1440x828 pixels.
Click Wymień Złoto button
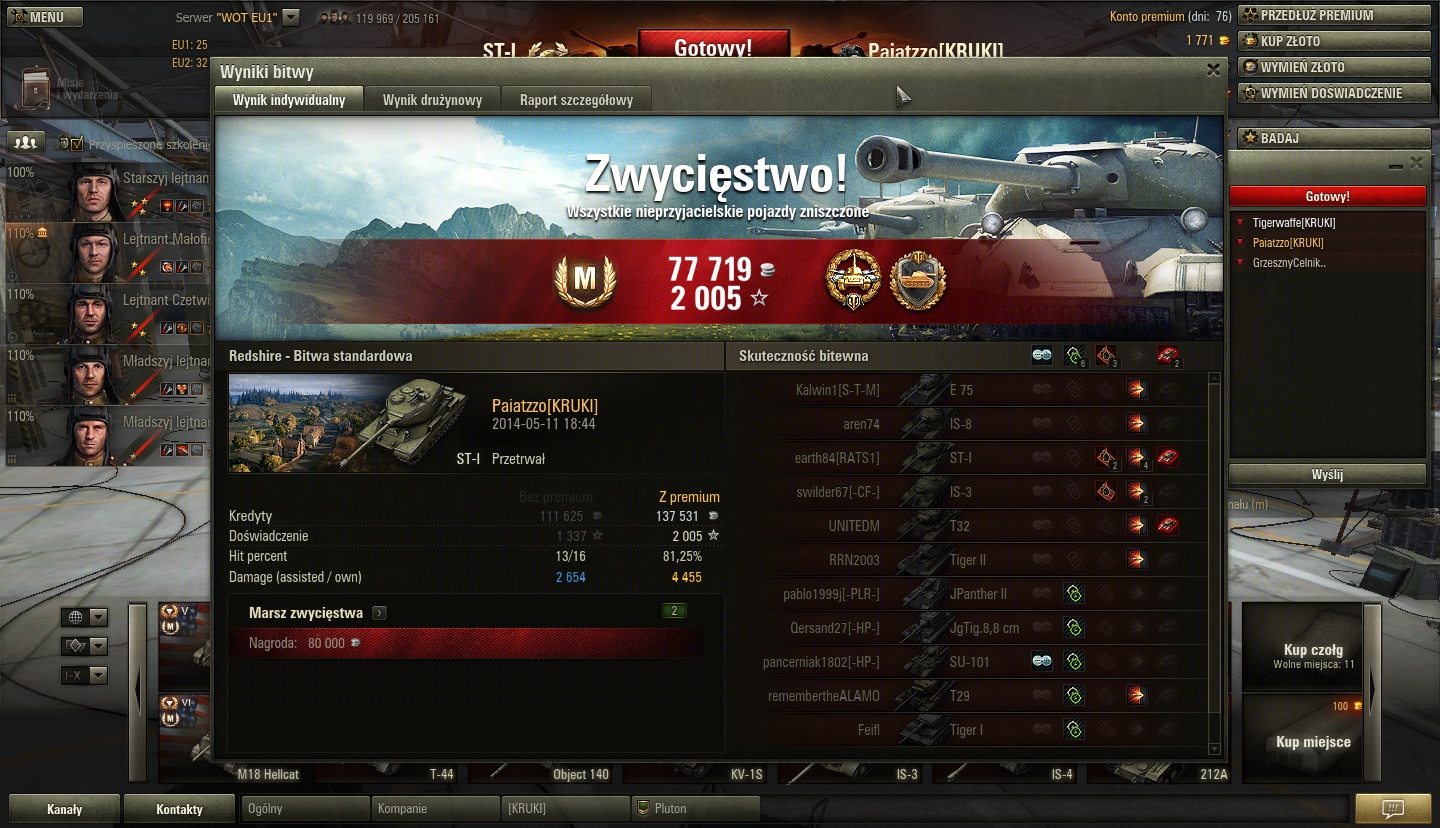(x=1334, y=67)
